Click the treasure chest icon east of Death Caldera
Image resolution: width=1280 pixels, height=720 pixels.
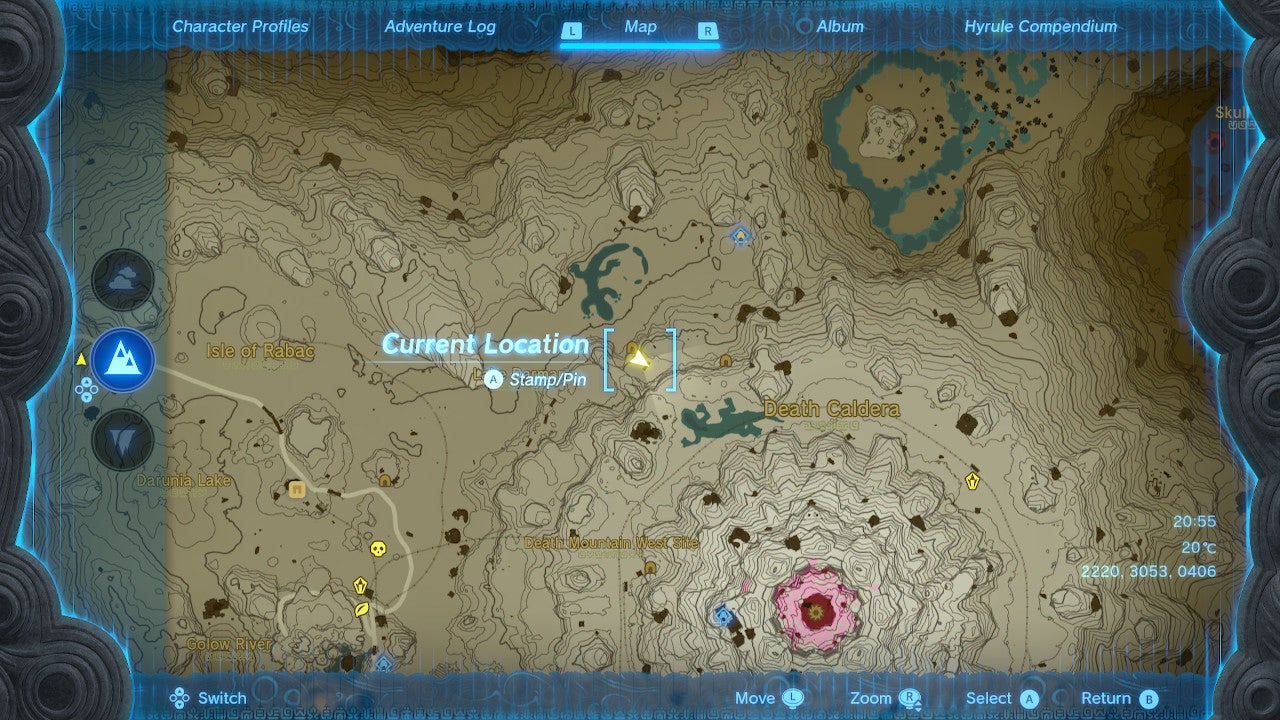[x=972, y=482]
